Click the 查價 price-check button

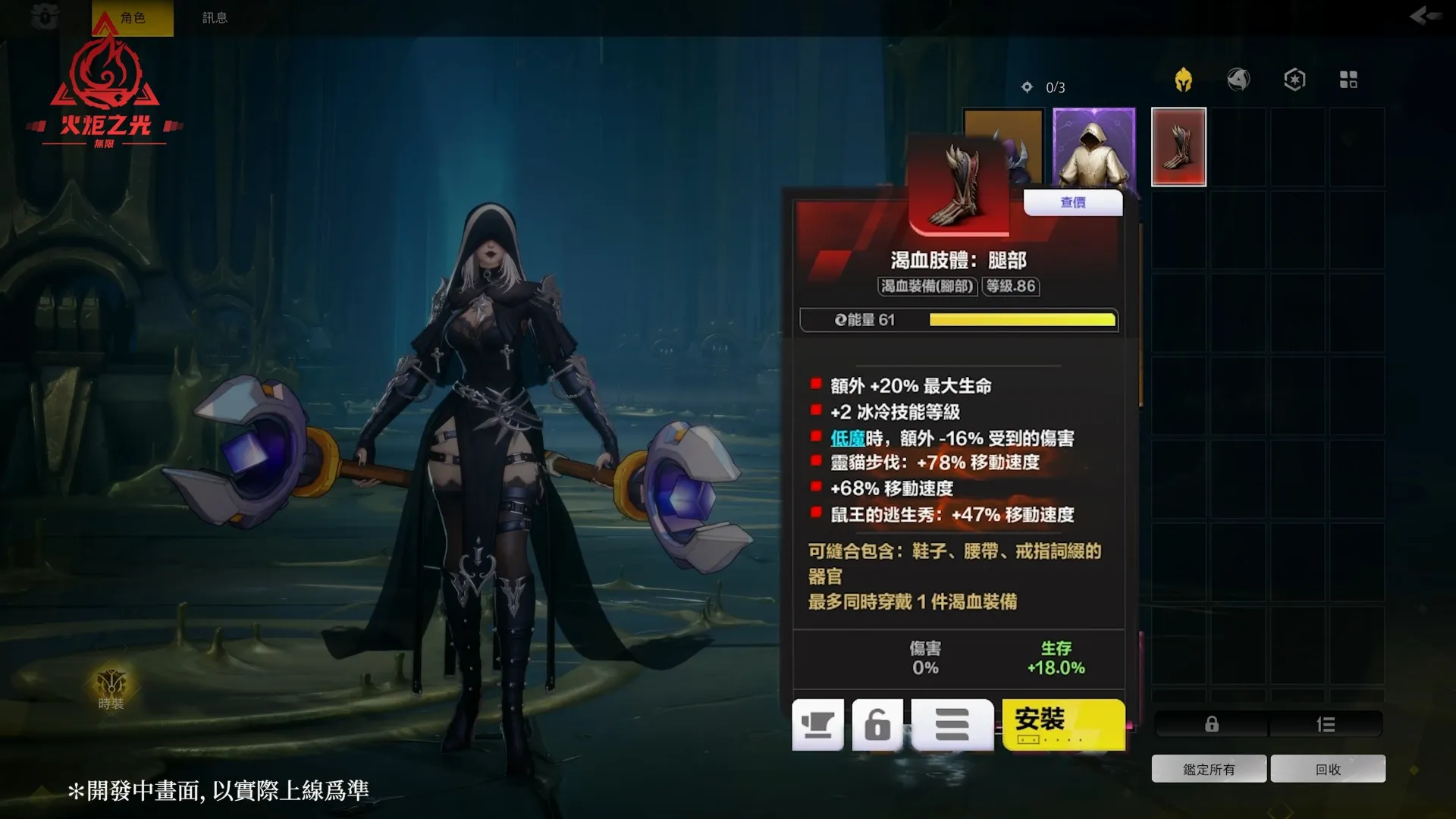(x=1073, y=202)
